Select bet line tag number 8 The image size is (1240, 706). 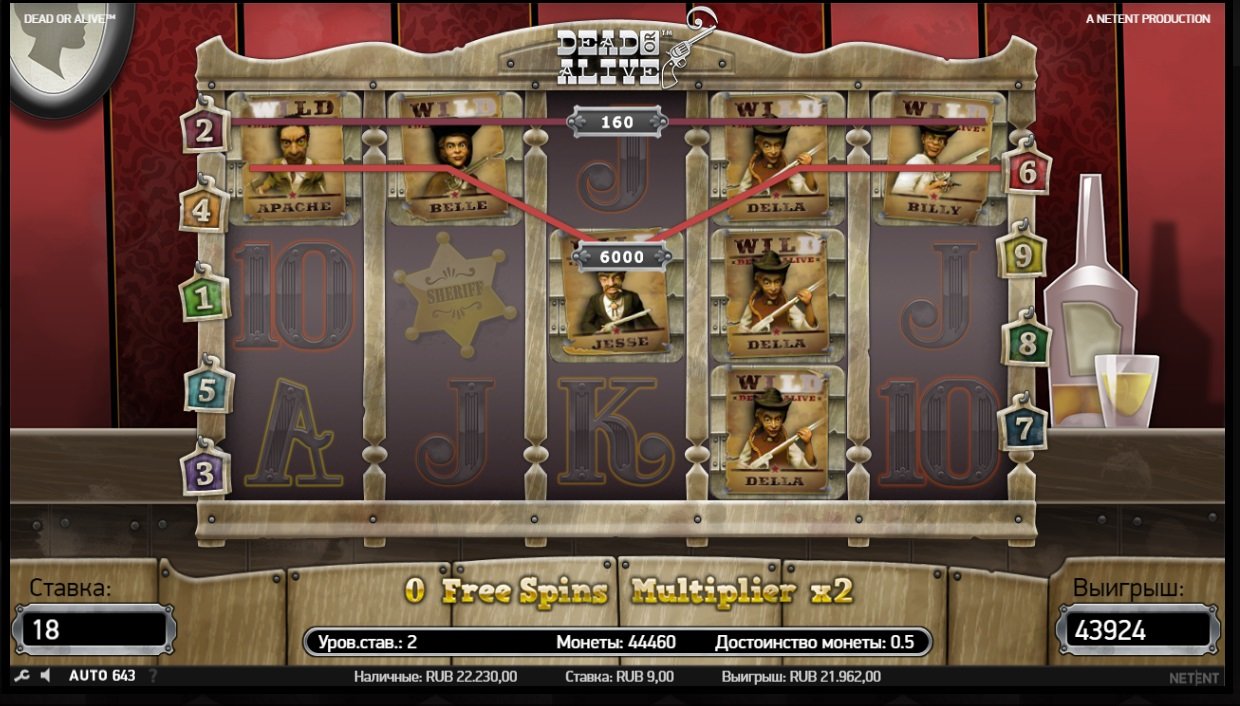coord(1026,343)
